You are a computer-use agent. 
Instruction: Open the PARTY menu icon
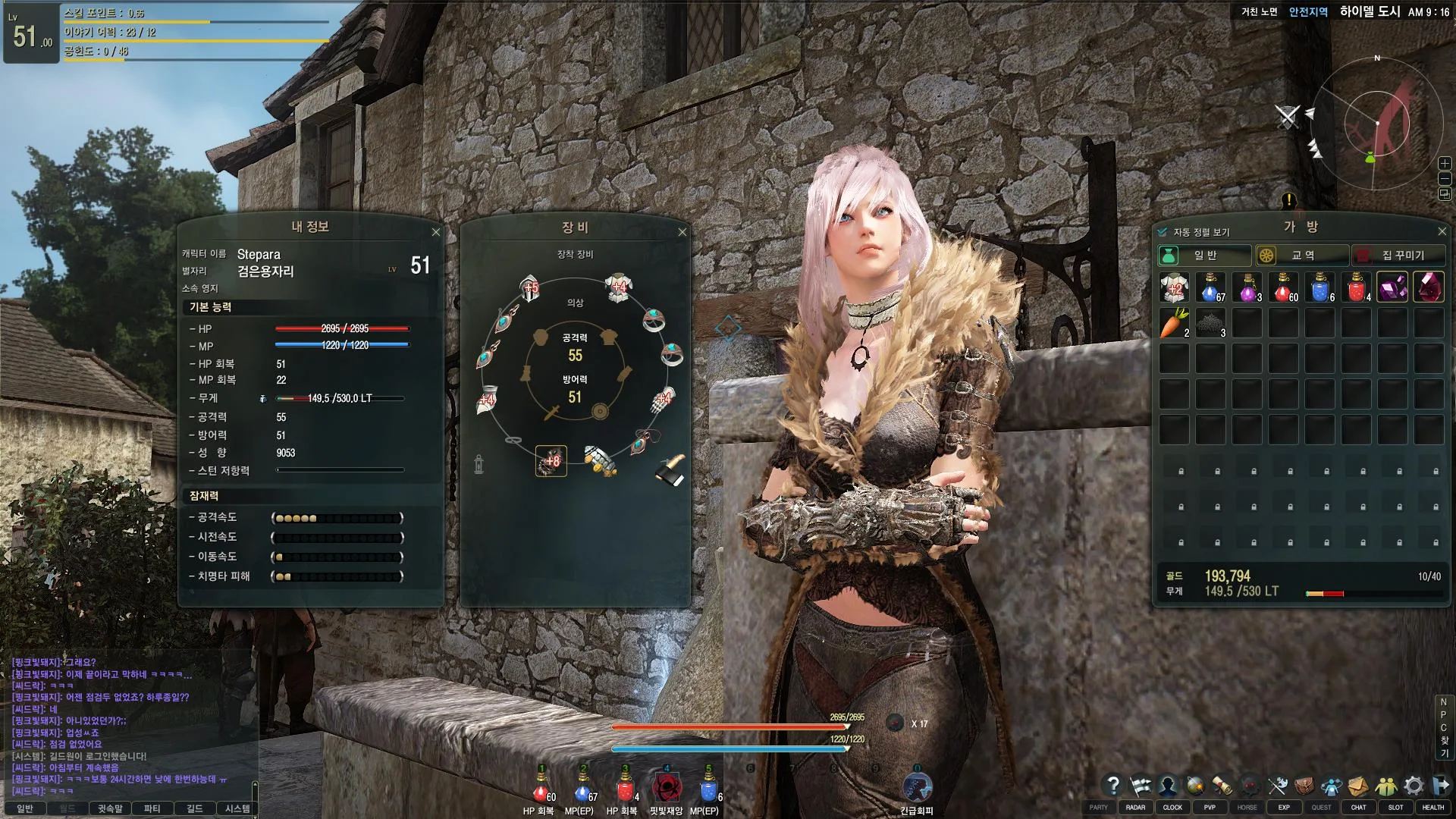1099,786
